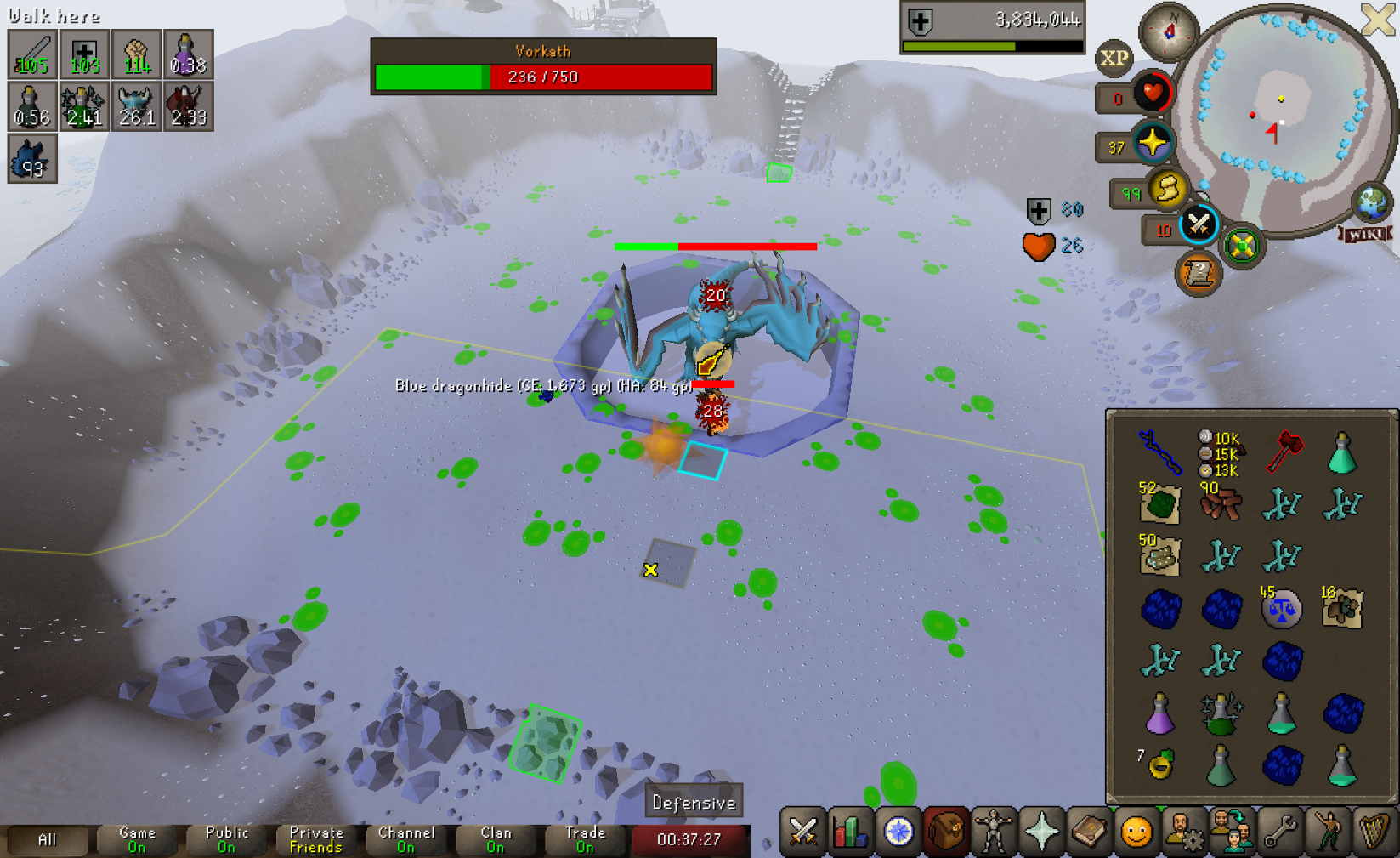
Task: Click the law rune stack
Action: click(x=1281, y=609)
